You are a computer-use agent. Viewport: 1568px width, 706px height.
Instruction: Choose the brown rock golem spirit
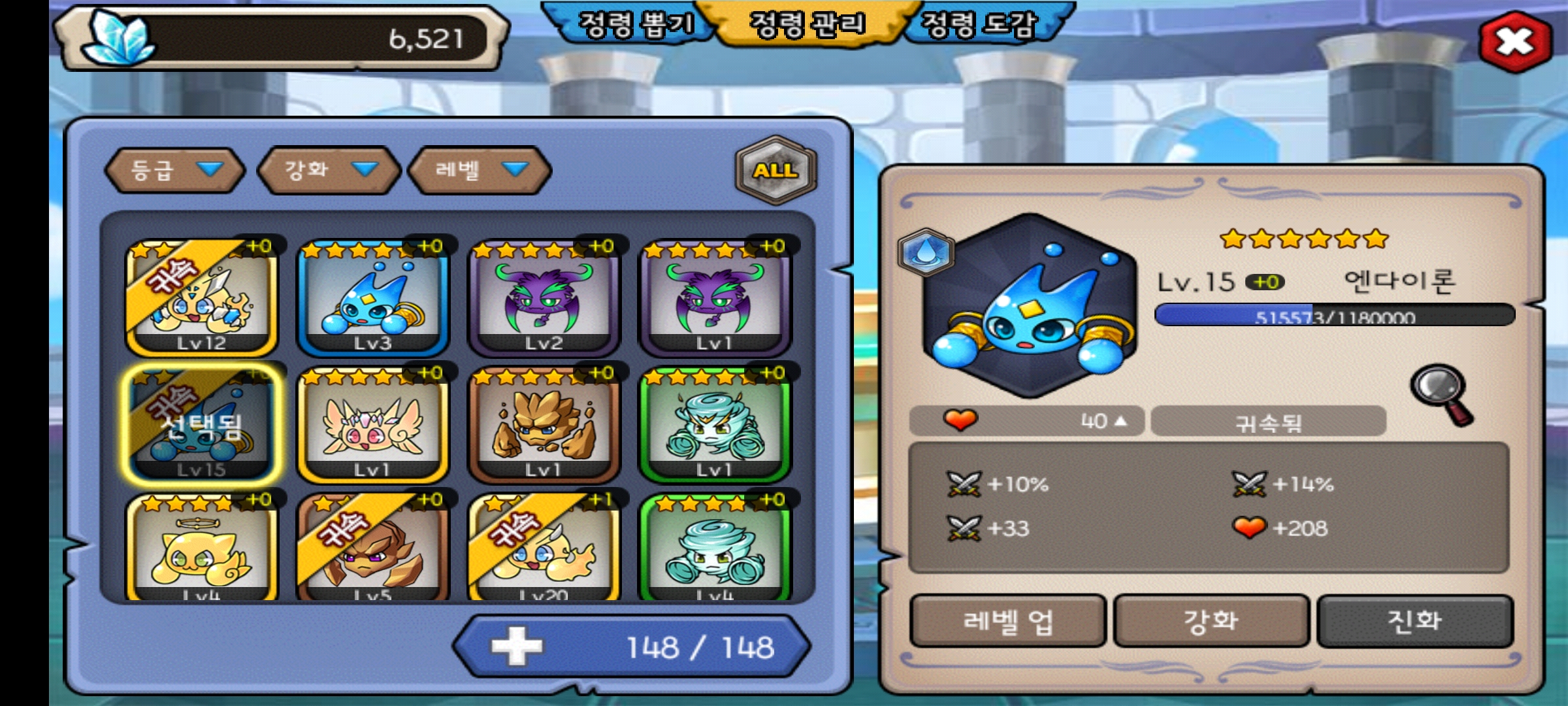[544, 425]
